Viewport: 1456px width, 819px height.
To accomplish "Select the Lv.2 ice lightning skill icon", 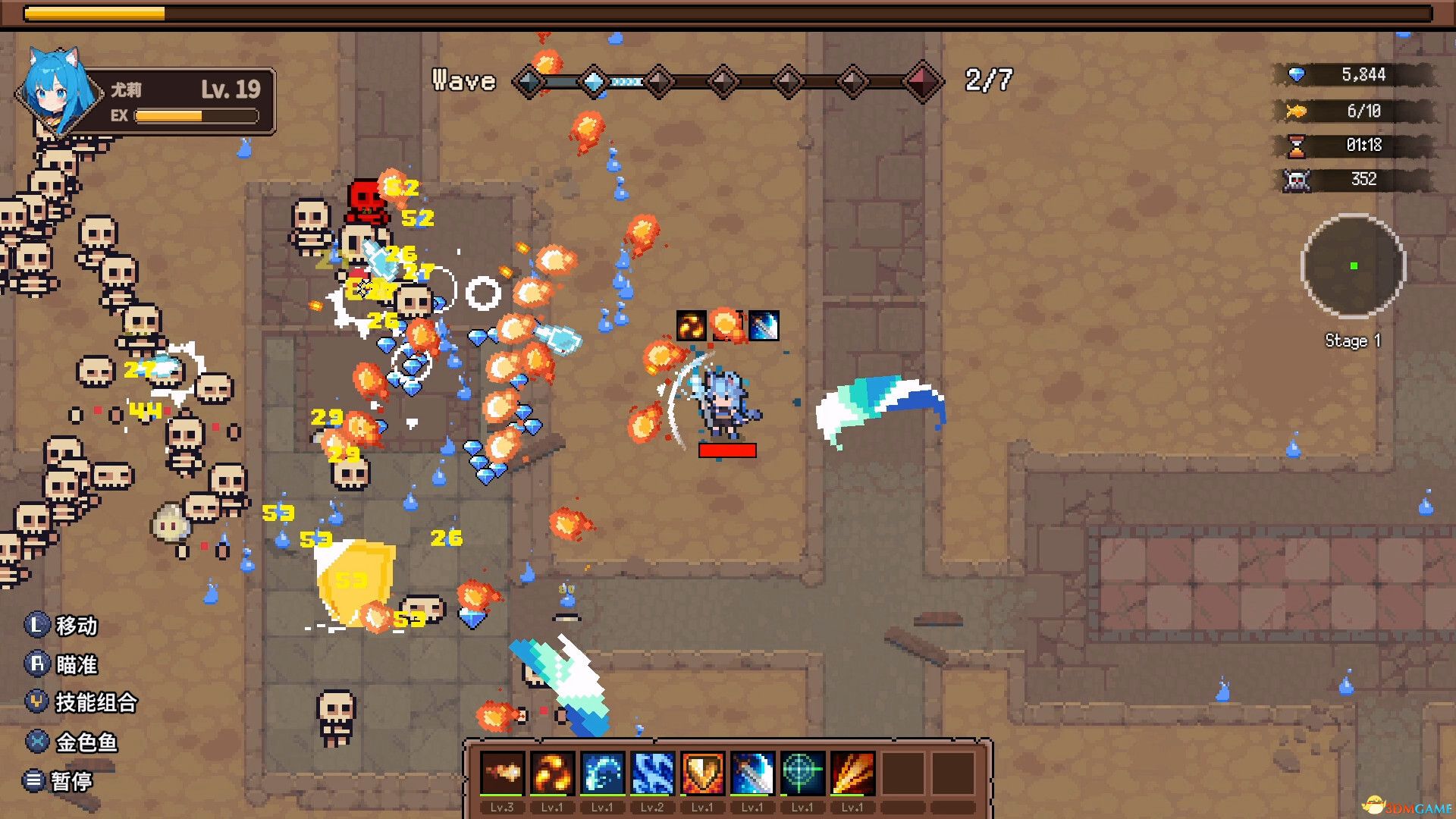I will (653, 772).
